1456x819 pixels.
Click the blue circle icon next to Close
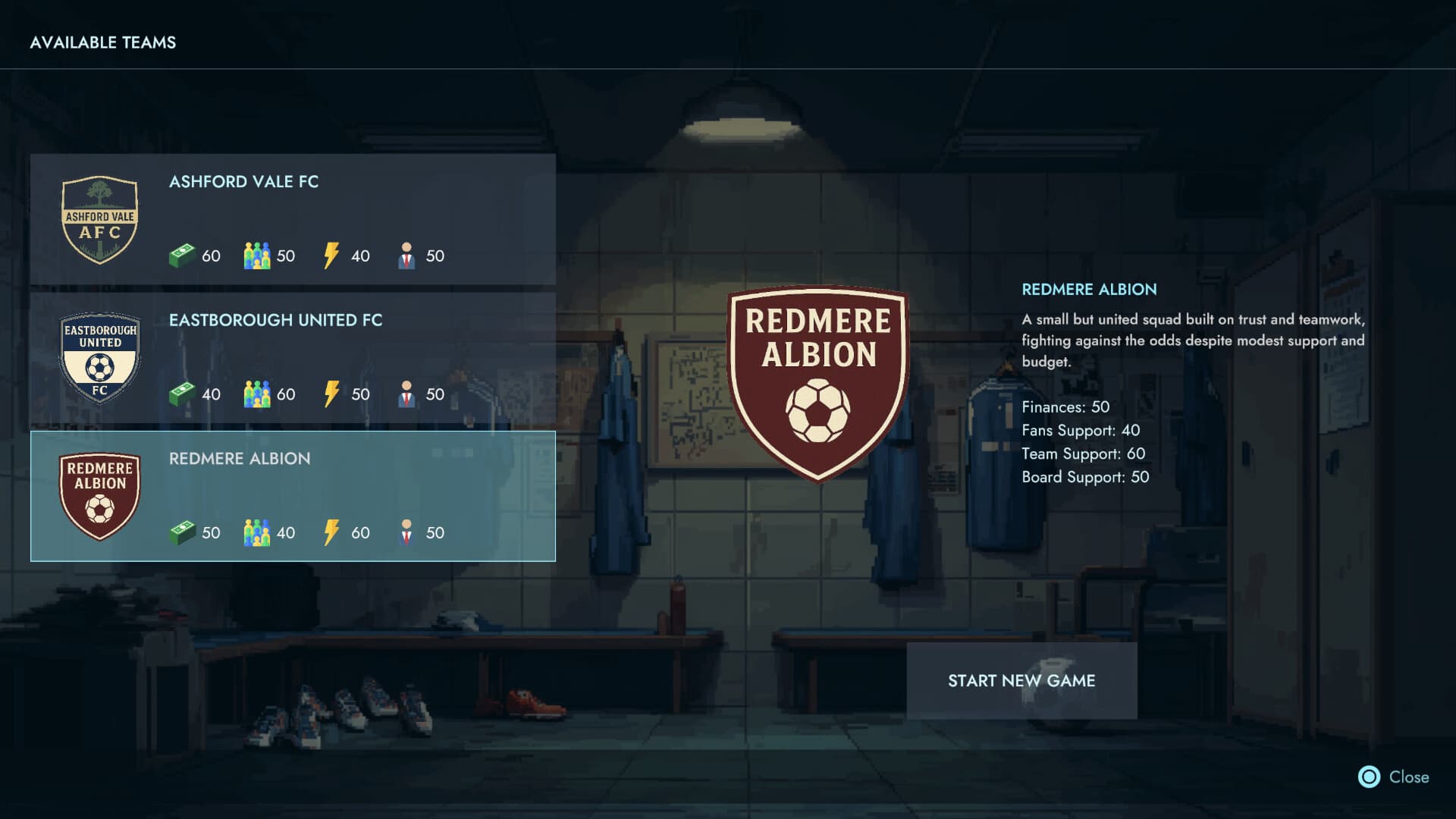point(1369,777)
